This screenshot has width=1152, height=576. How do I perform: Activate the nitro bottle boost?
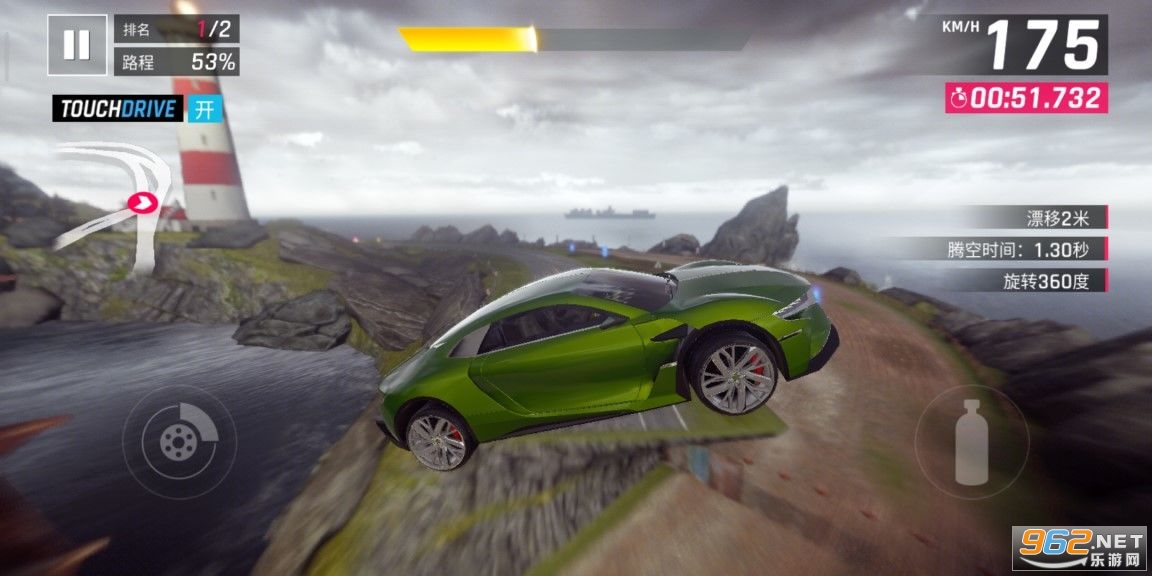(x=971, y=441)
